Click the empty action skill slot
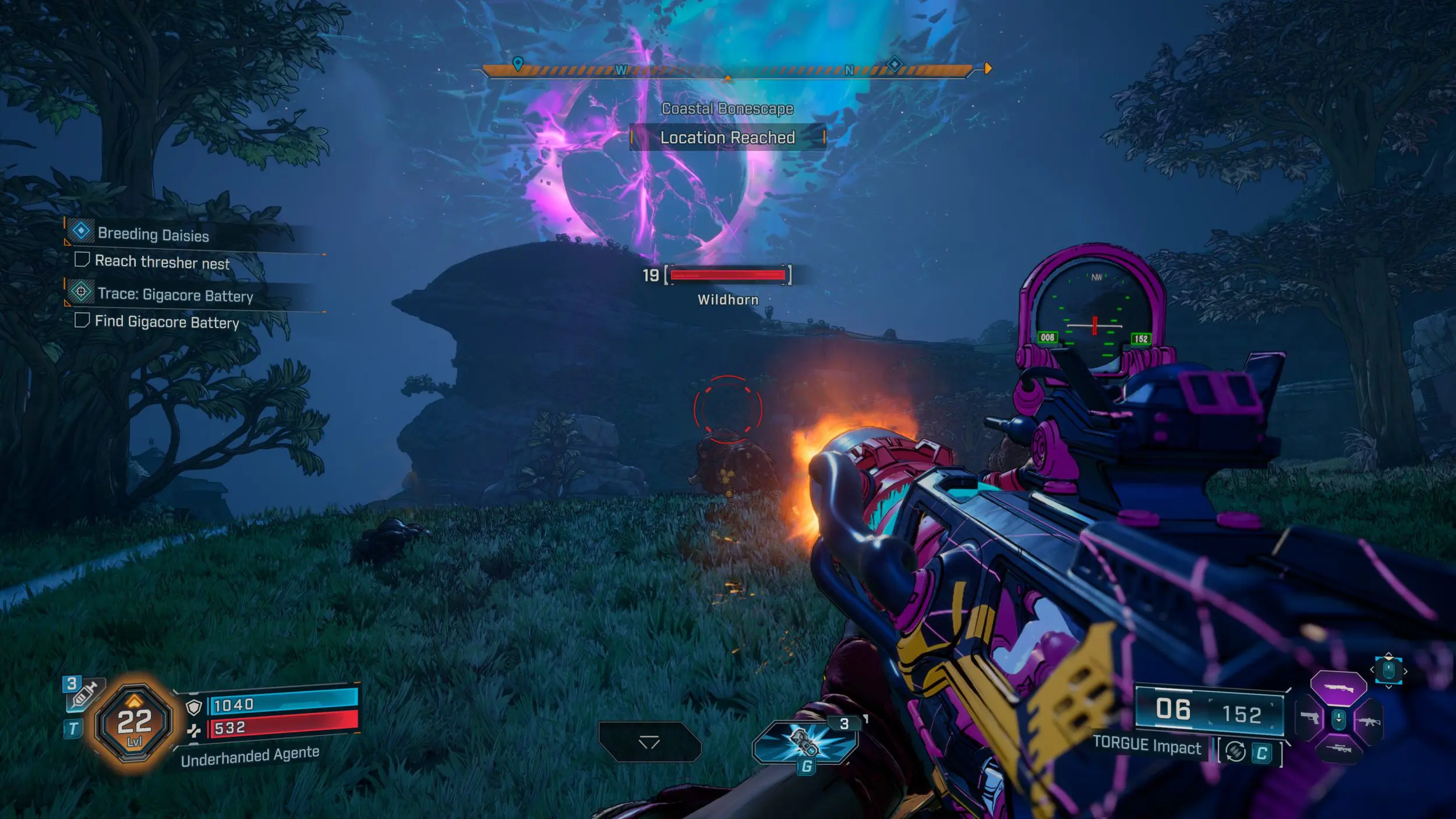The height and width of the screenshot is (819, 1456). pos(649,742)
